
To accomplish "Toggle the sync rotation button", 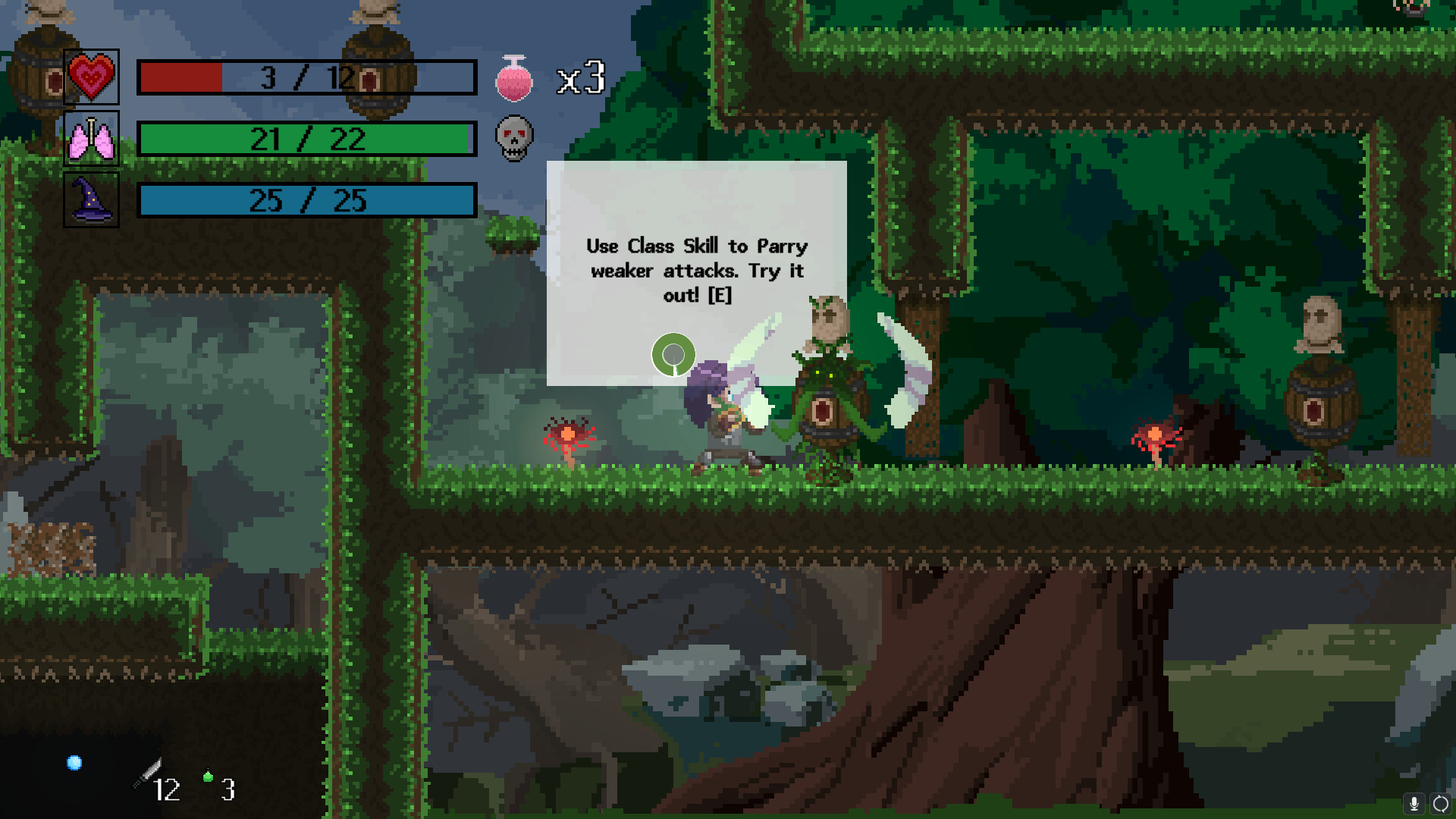I will (1439, 805).
